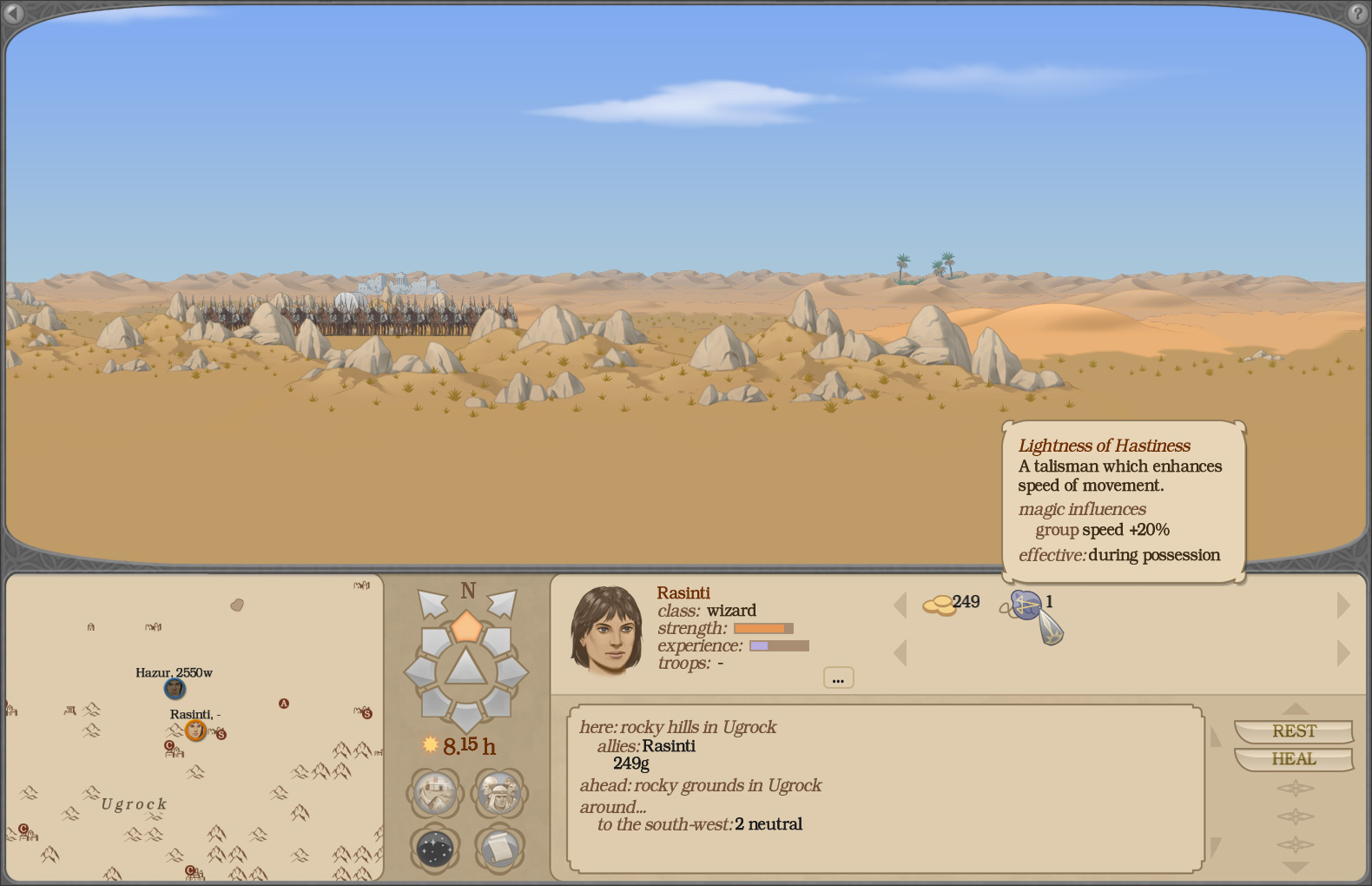
Task: Expand the ... options button
Action: click(x=837, y=678)
